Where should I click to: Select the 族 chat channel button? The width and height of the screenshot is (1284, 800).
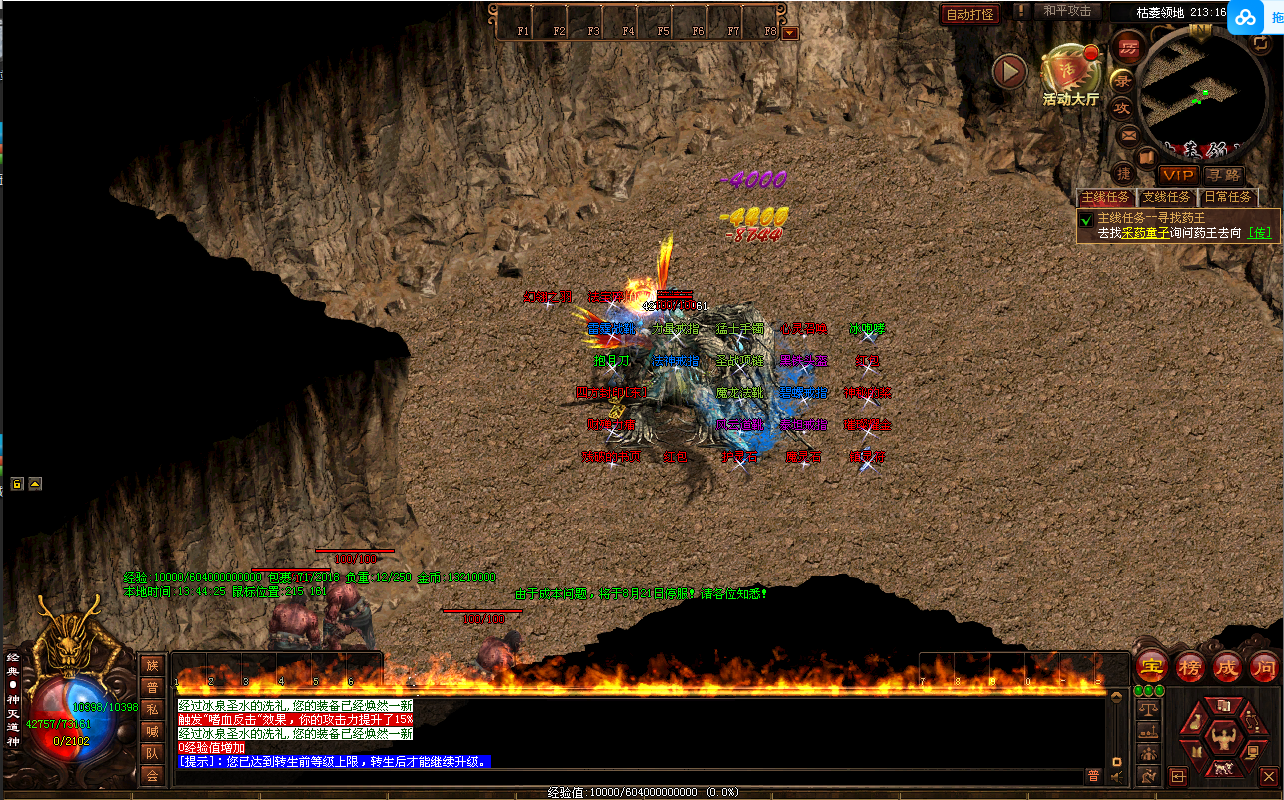[152, 665]
